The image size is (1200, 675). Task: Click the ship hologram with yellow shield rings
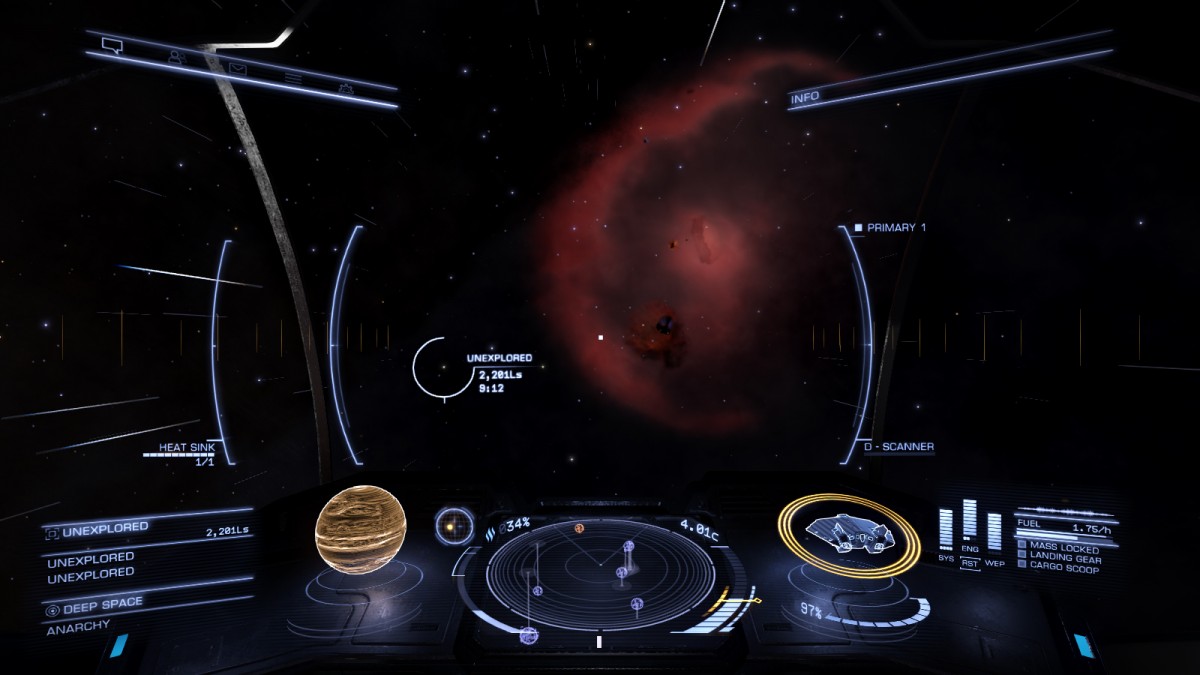tap(848, 534)
